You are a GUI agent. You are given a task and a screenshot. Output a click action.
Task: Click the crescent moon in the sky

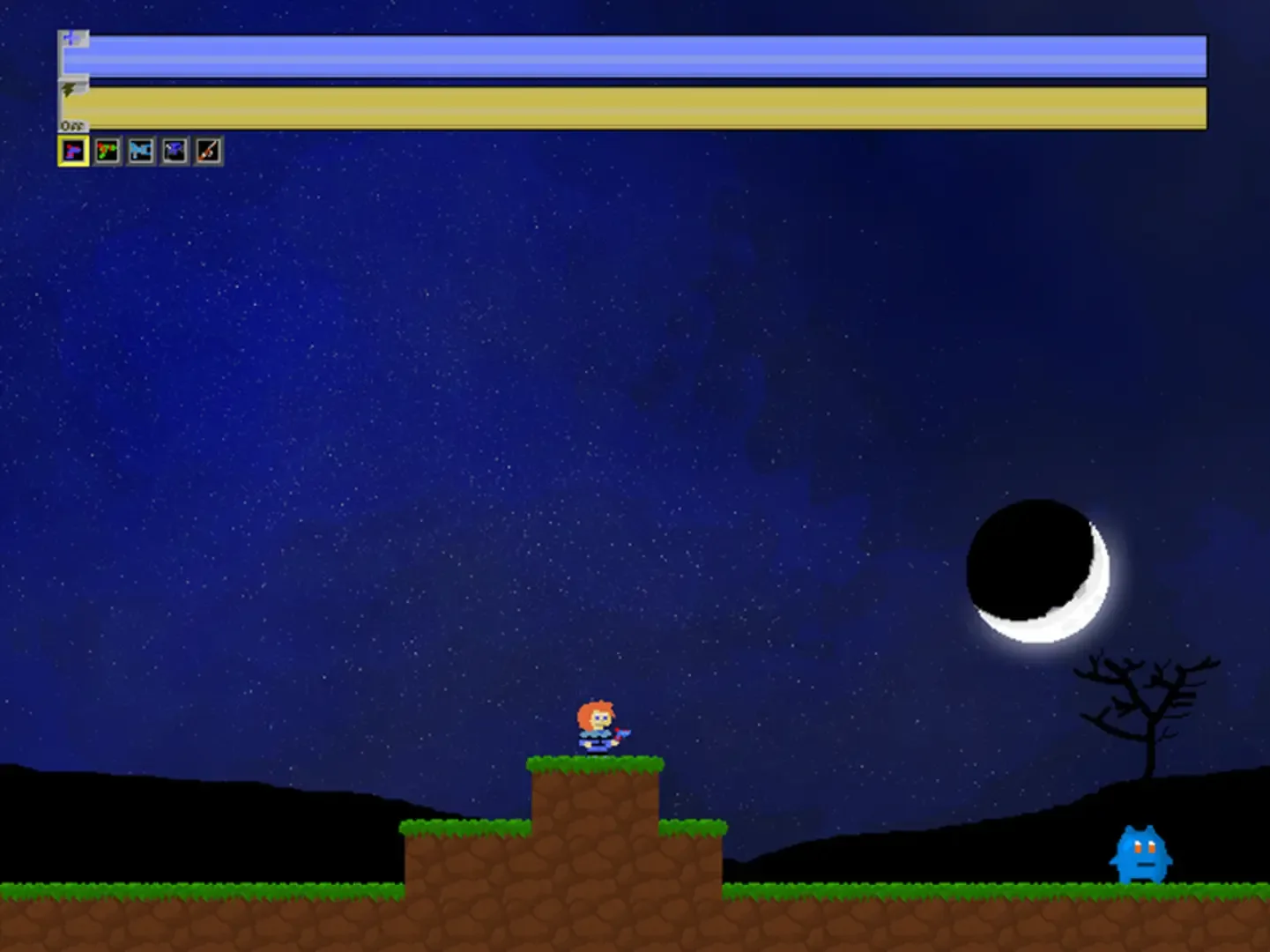1038,573
